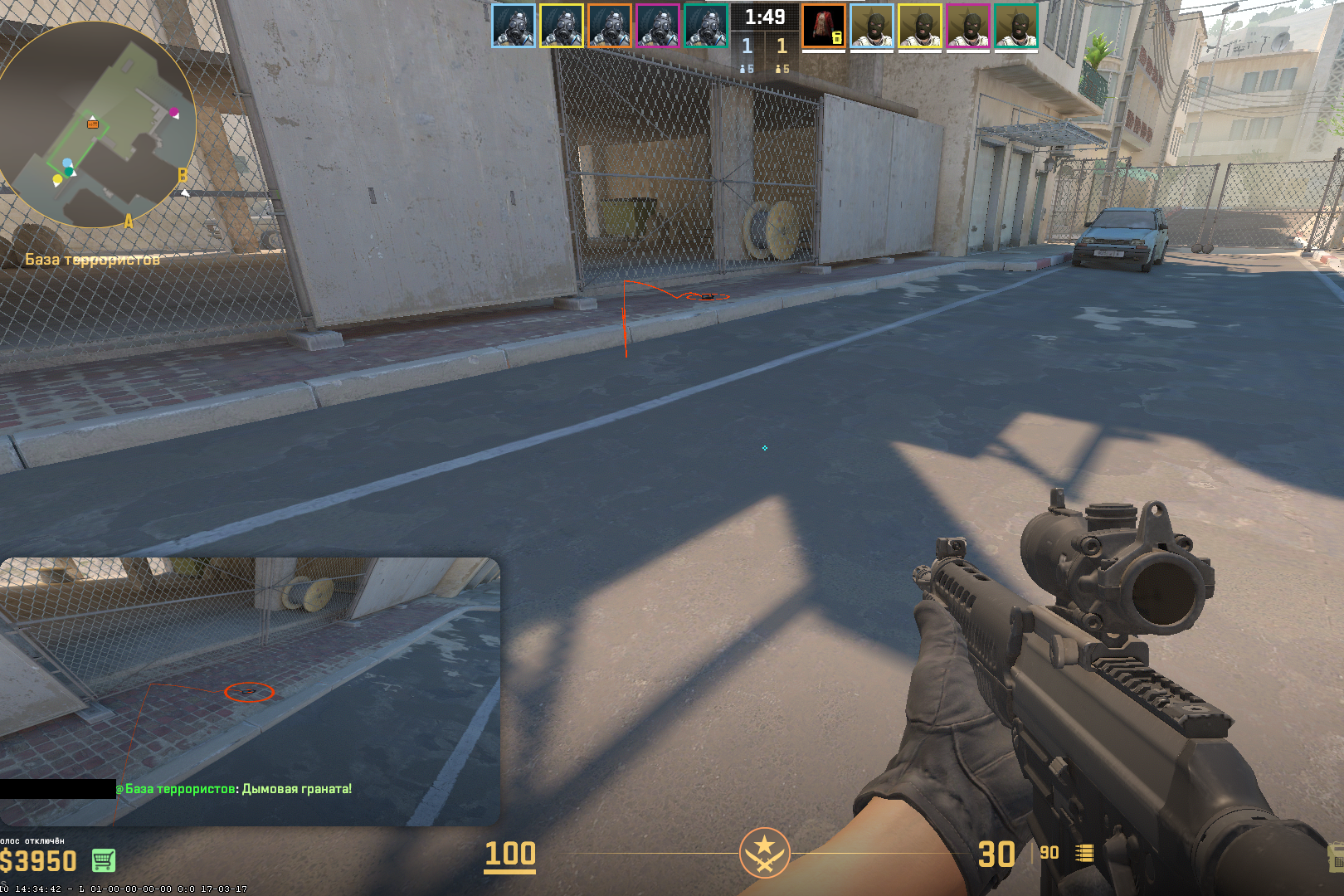
Task: Choose the balaclava avatar with yellow border
Action: pos(919,26)
